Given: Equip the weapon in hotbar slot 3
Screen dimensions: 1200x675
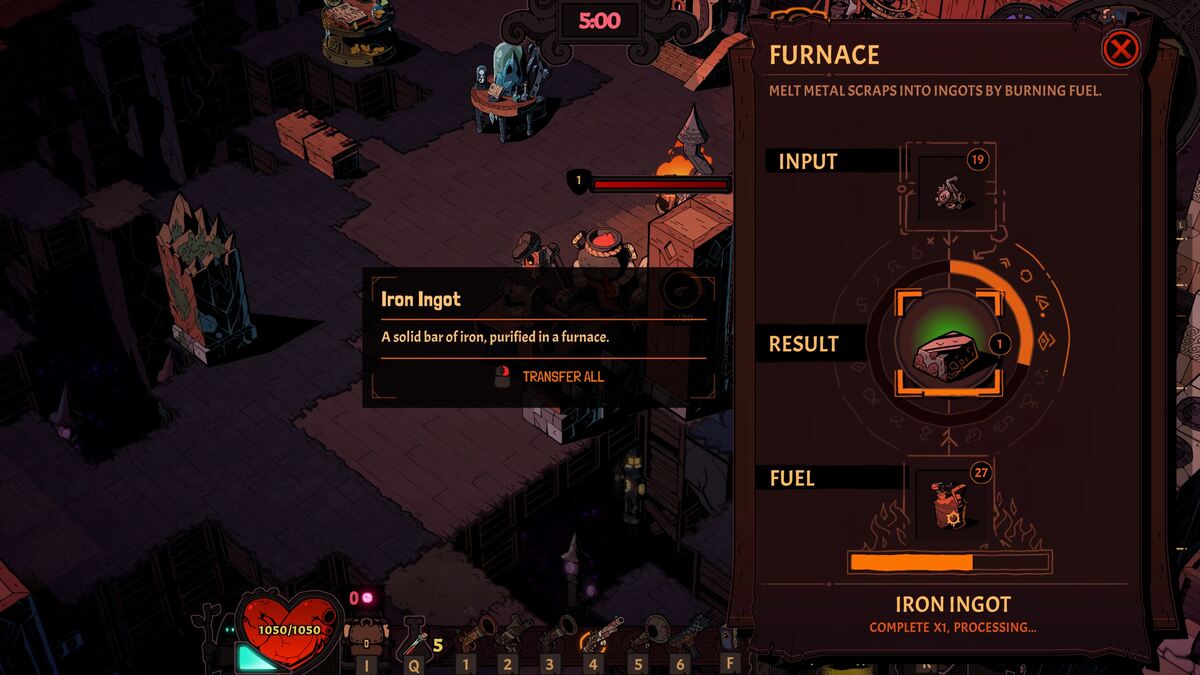Looking at the screenshot, I should coord(556,633).
